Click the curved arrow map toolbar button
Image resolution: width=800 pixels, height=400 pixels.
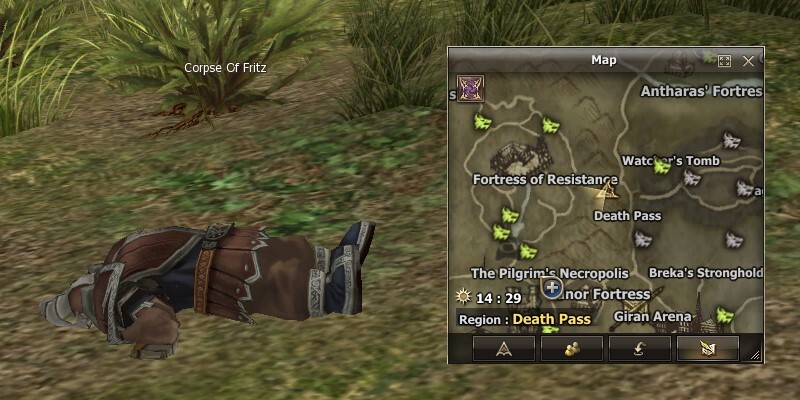pyautogui.click(x=639, y=348)
